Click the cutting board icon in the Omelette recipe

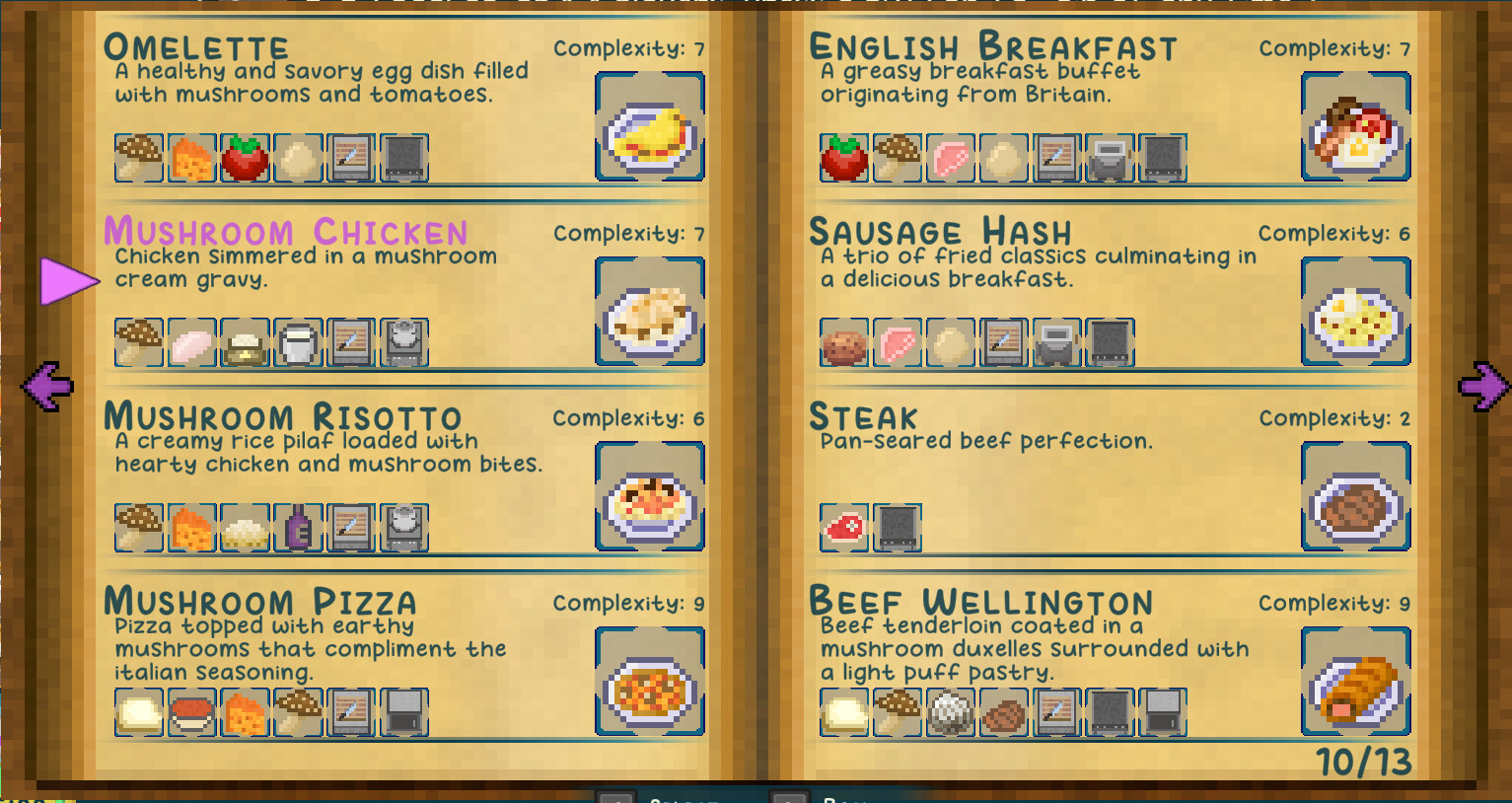(351, 158)
